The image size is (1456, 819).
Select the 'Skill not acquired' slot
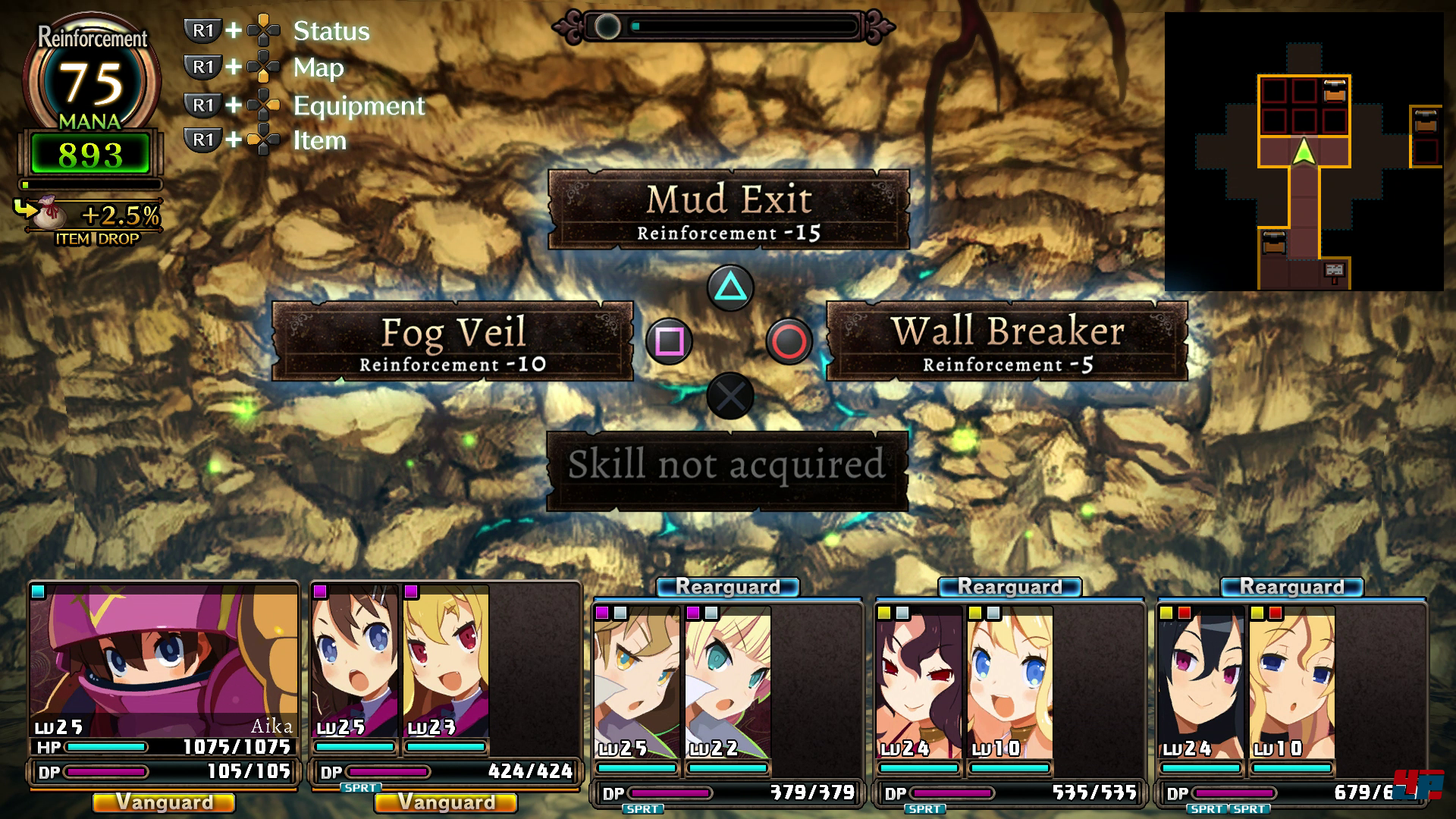726,470
